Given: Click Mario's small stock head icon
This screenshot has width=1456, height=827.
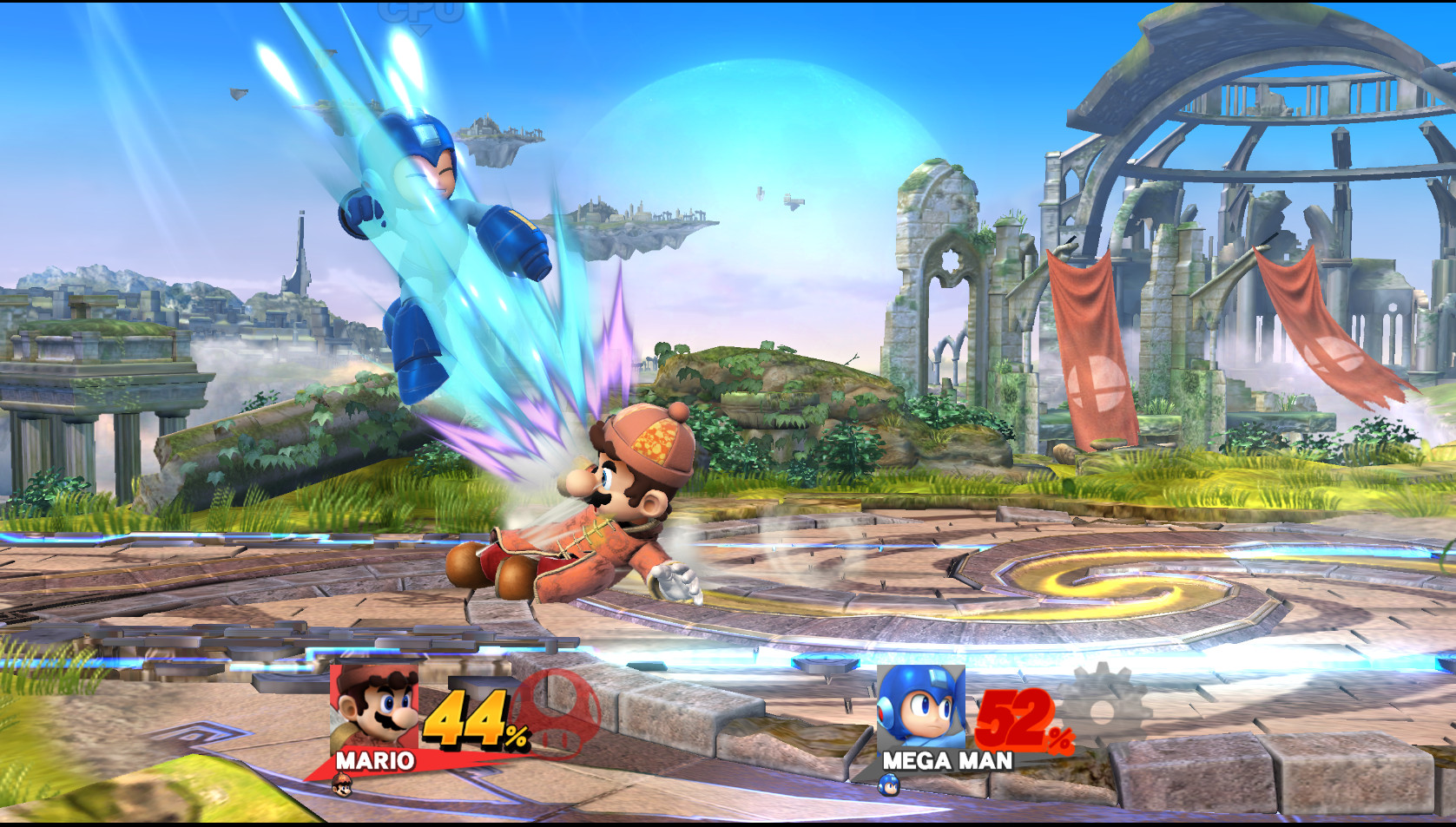Looking at the screenshot, I should point(340,785).
